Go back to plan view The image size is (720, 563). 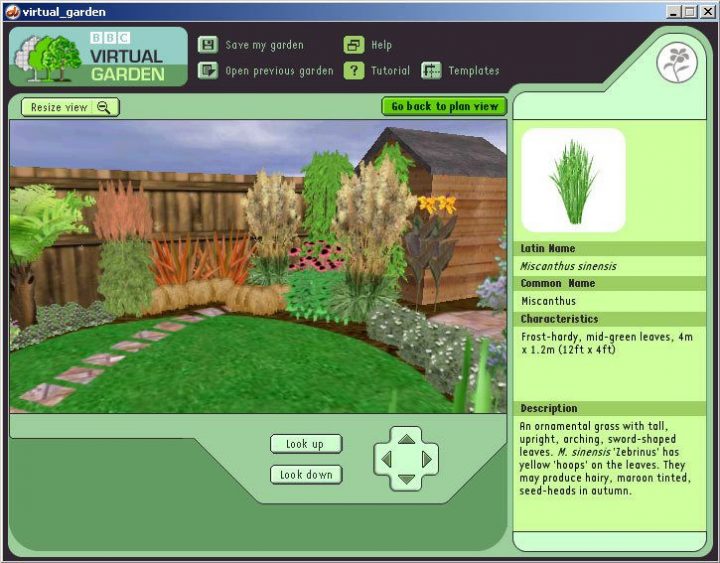pos(444,106)
